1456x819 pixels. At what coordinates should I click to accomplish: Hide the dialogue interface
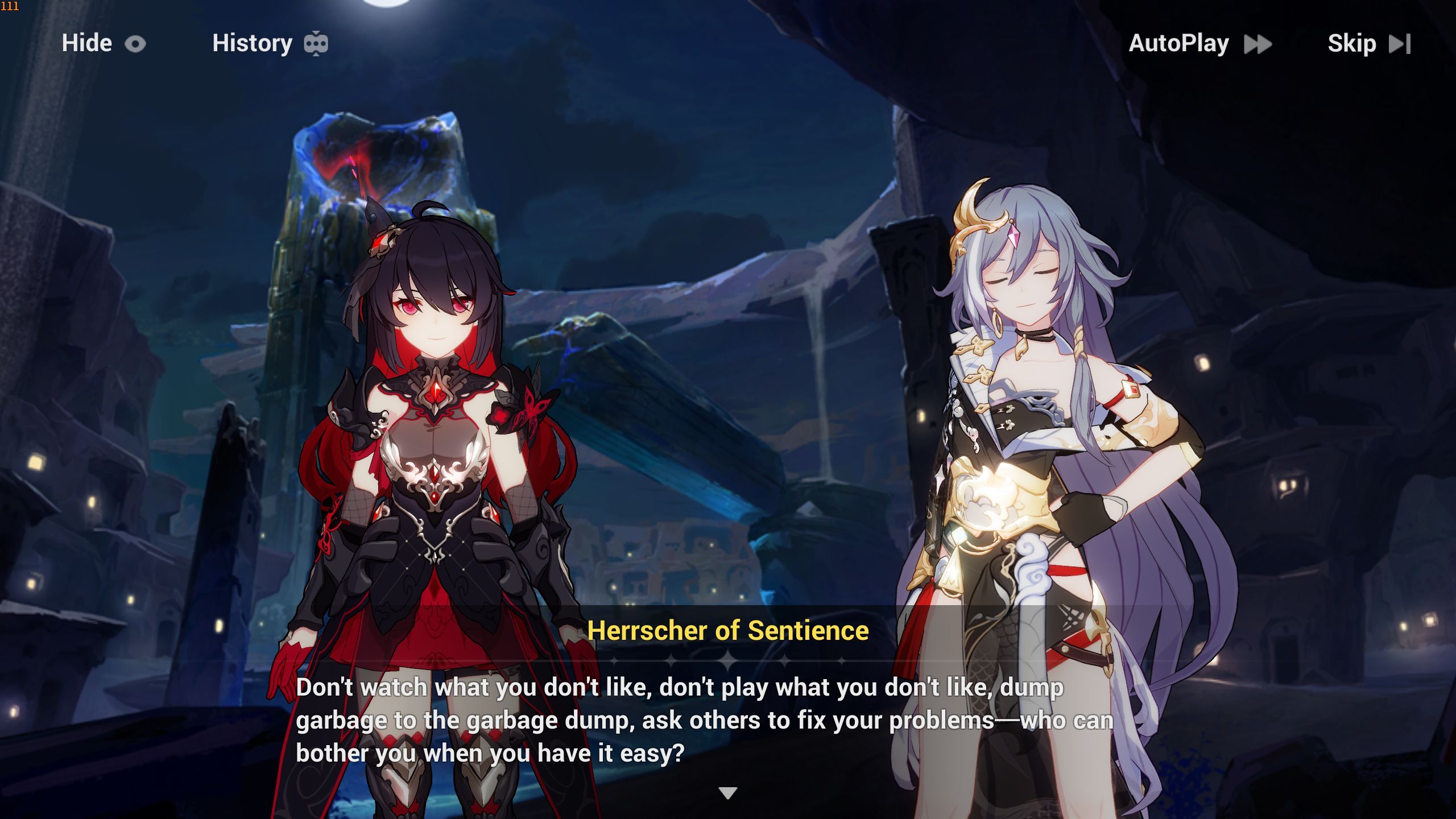click(x=86, y=43)
